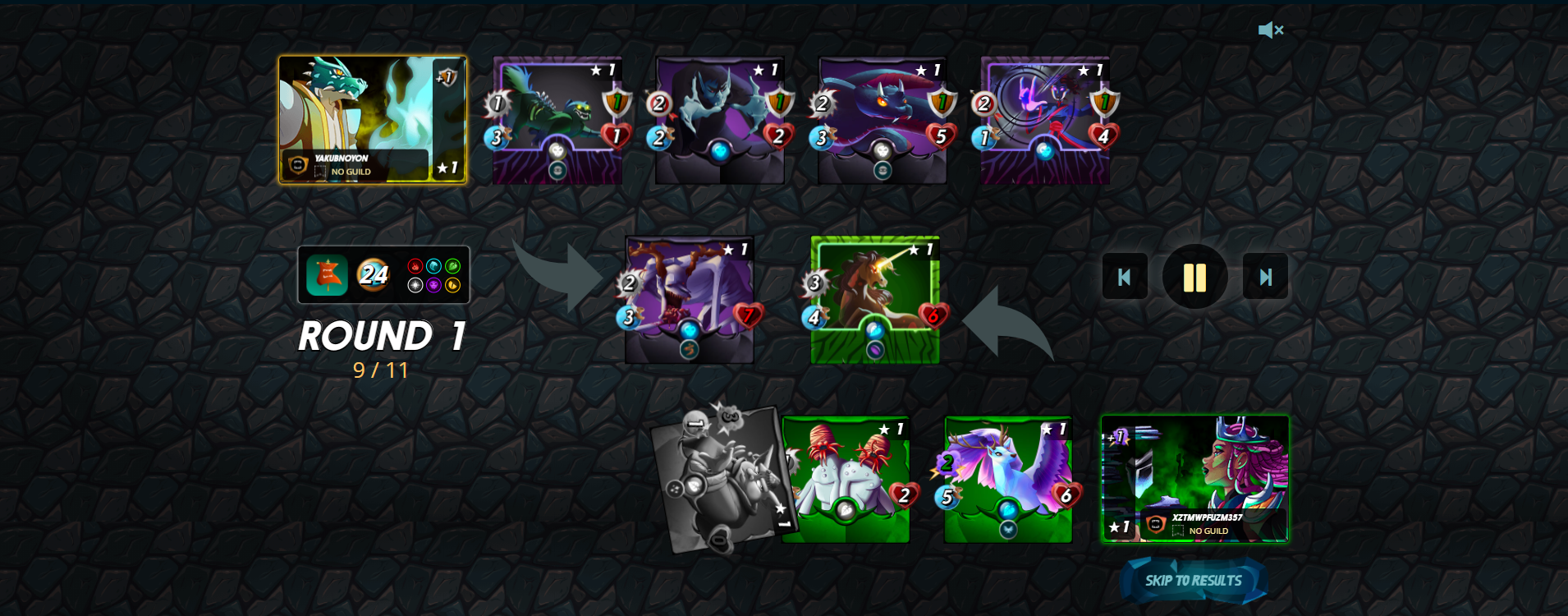Click the Fire splinter element icon

pyautogui.click(x=415, y=266)
